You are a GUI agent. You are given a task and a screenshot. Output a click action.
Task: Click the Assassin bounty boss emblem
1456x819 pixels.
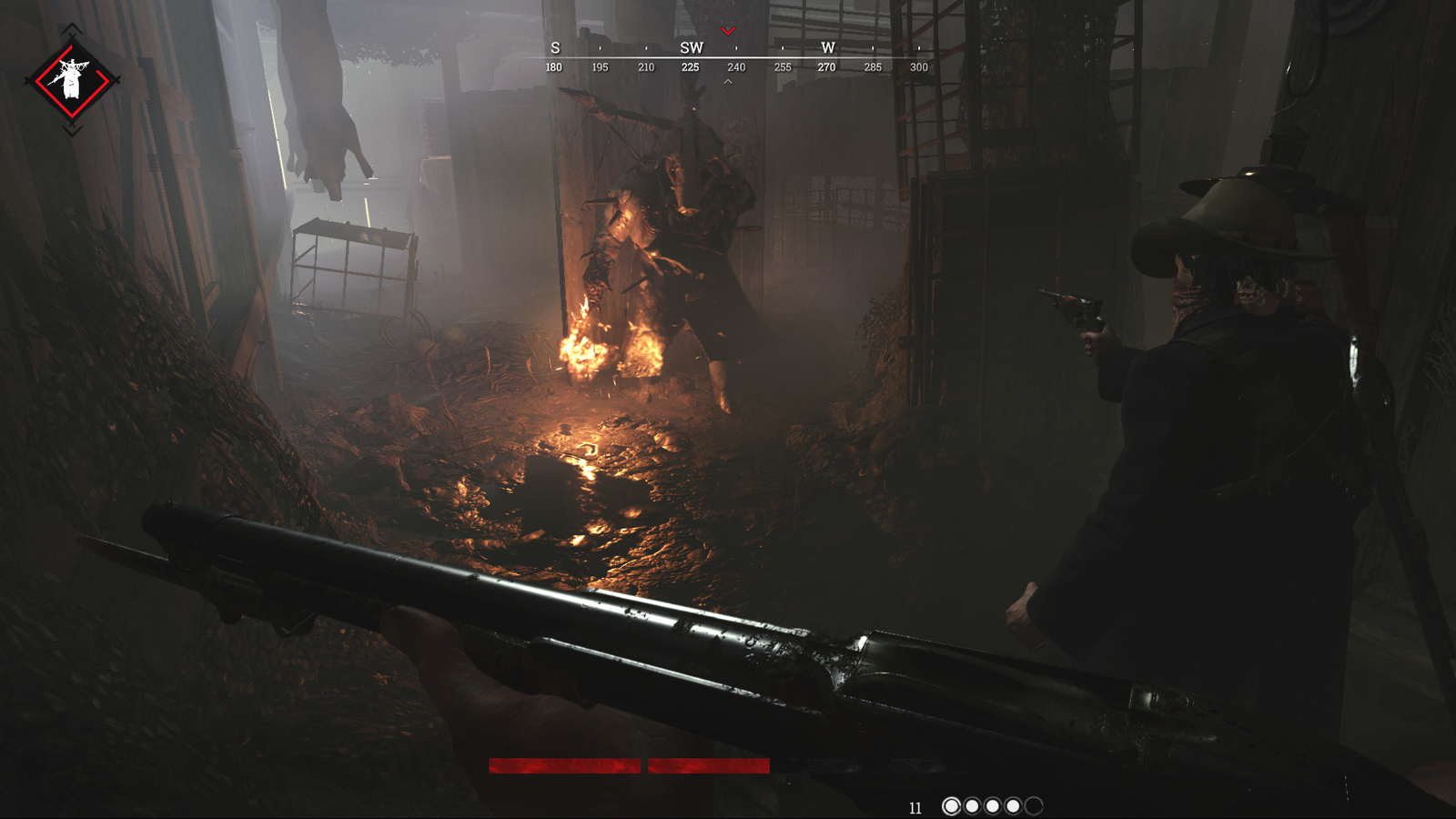71,82
